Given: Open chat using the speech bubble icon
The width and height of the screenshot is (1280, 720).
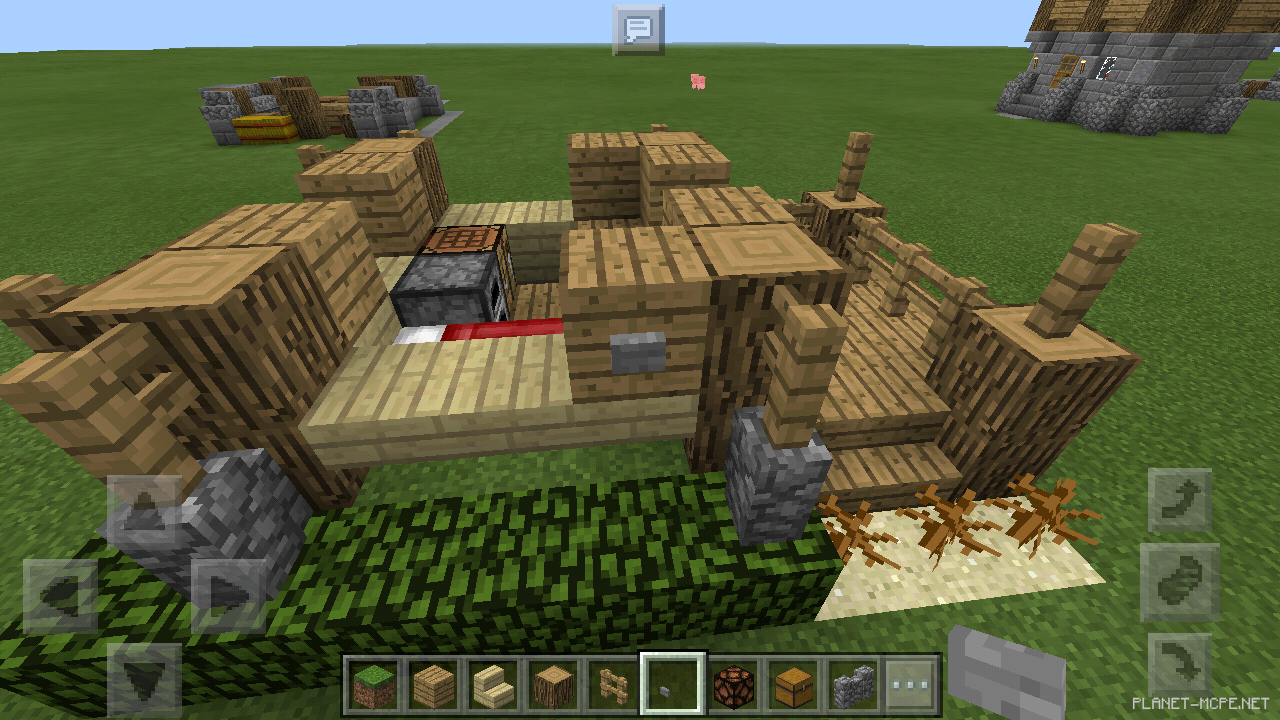Looking at the screenshot, I should (640, 28).
